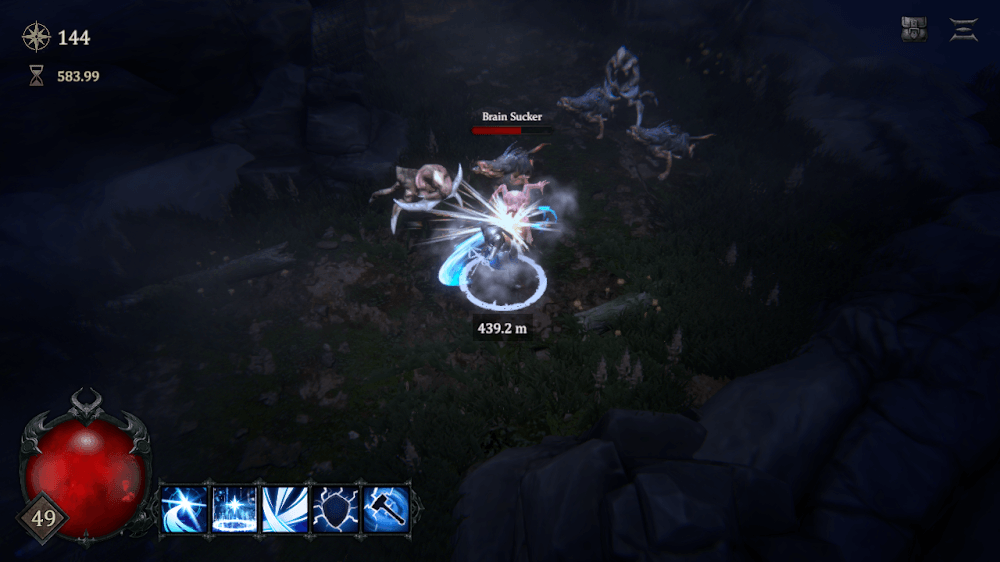This screenshot has width=1000, height=562.
Task: Click the level 49 diamond badge
Action: (x=43, y=518)
